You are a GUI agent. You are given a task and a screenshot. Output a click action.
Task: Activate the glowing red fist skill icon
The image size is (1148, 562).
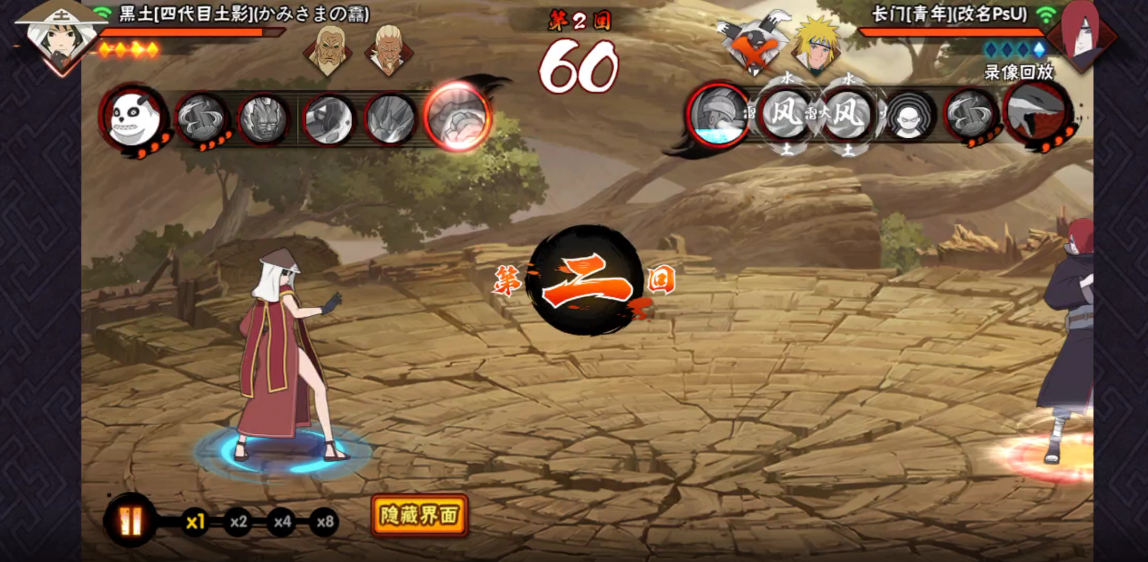point(457,117)
